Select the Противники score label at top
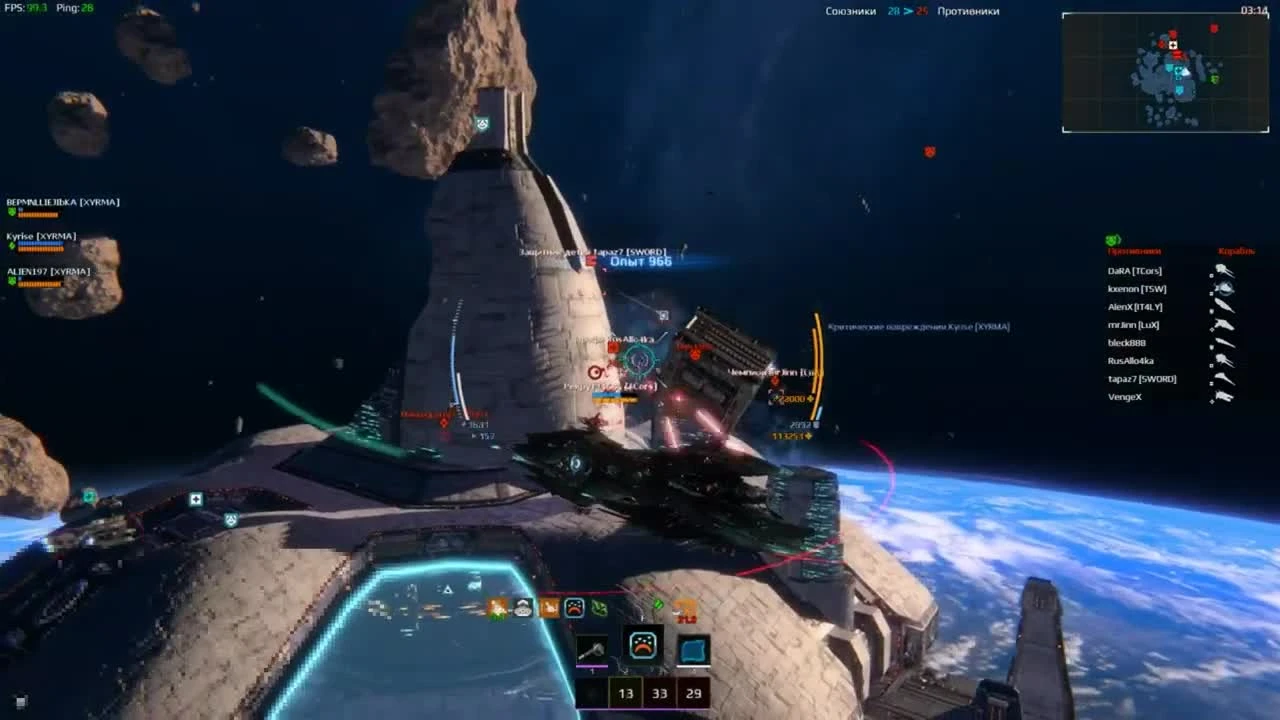This screenshot has height=720, width=1280. (x=965, y=11)
